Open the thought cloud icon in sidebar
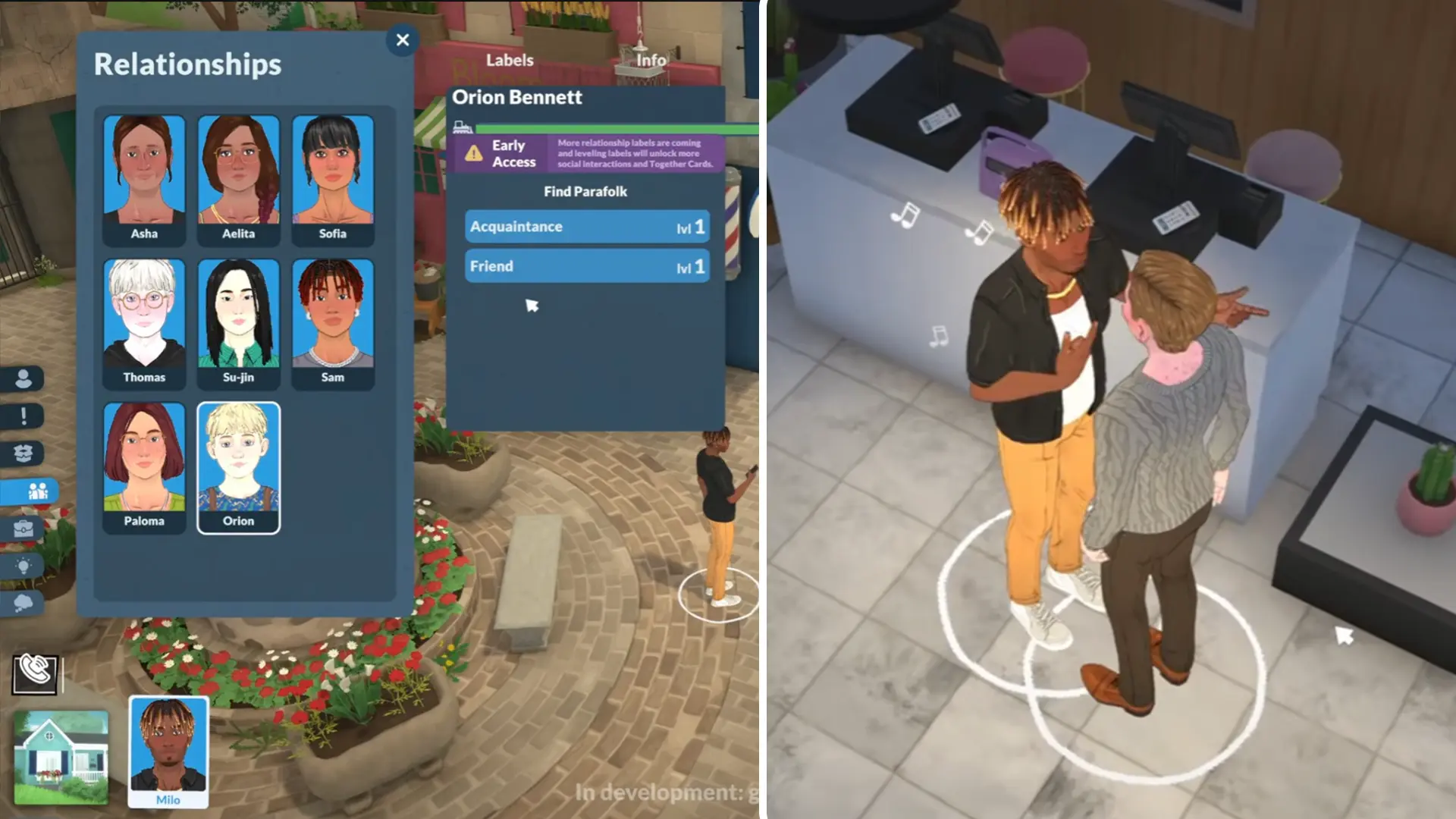 click(x=24, y=602)
